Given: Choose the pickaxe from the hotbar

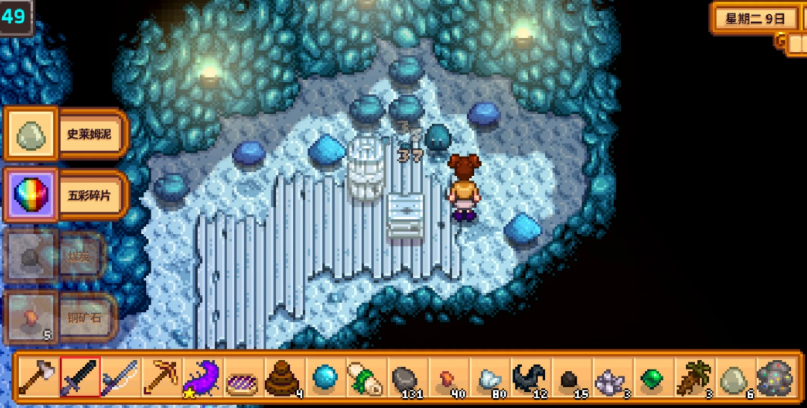Looking at the screenshot, I should (161, 378).
